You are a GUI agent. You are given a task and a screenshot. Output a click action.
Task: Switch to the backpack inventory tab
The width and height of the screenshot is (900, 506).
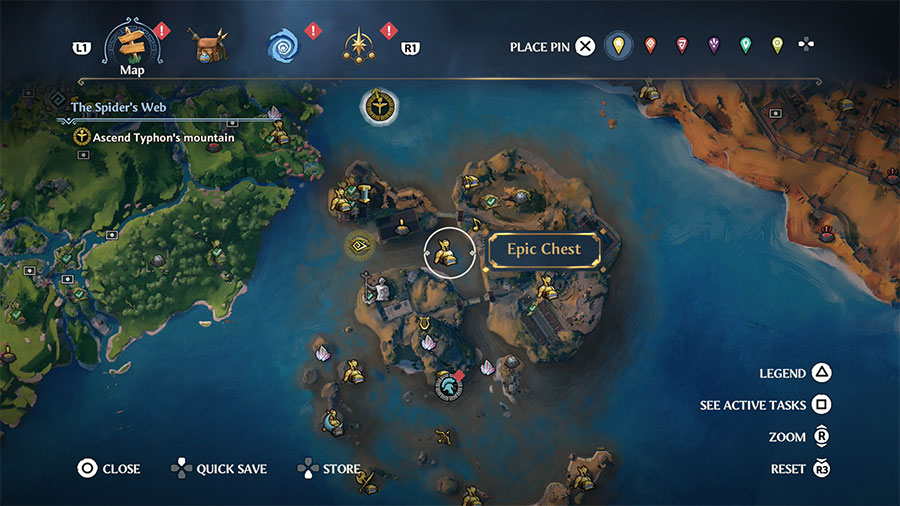(x=210, y=46)
